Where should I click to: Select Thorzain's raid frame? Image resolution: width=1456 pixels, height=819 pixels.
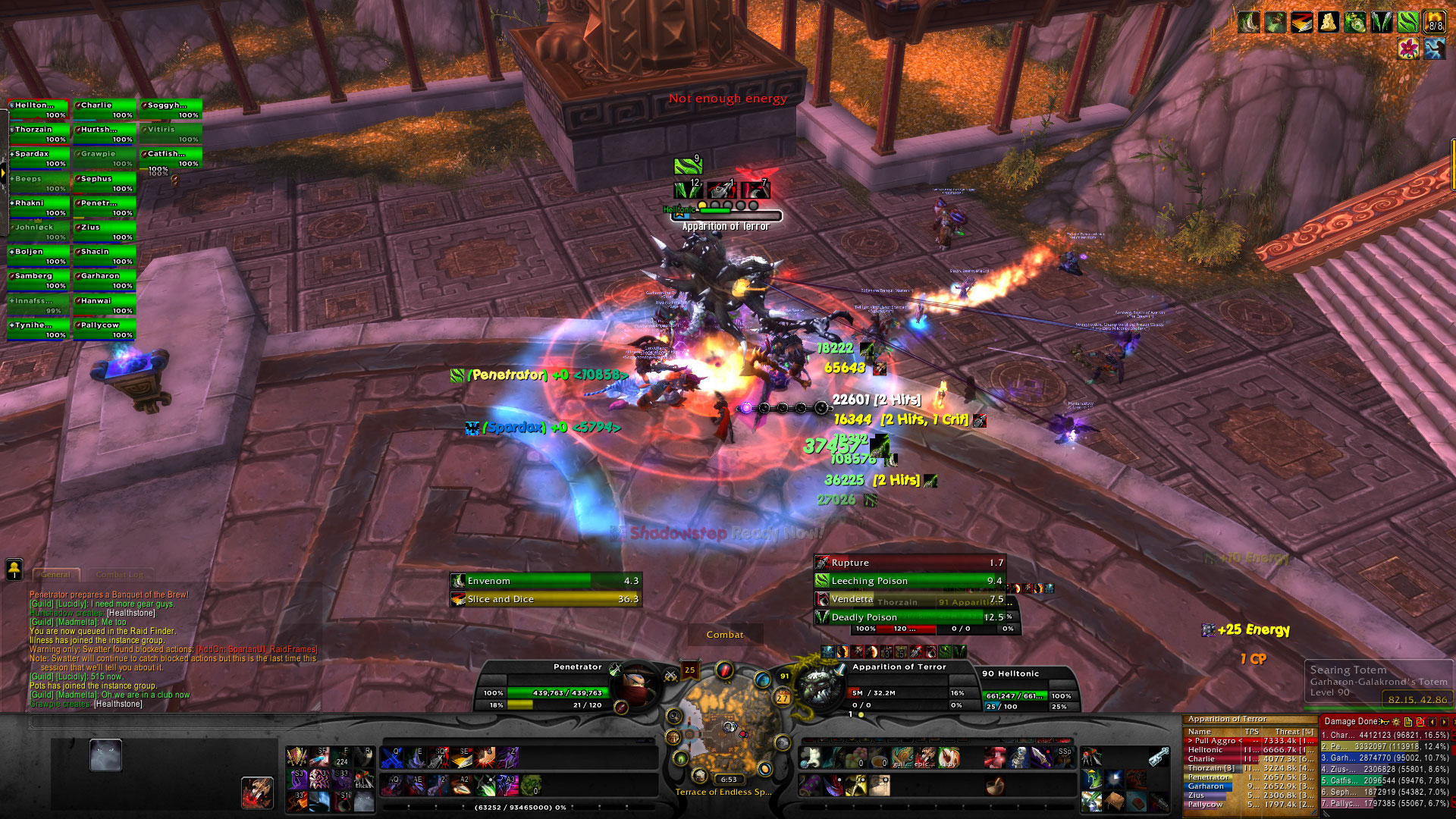[x=38, y=133]
